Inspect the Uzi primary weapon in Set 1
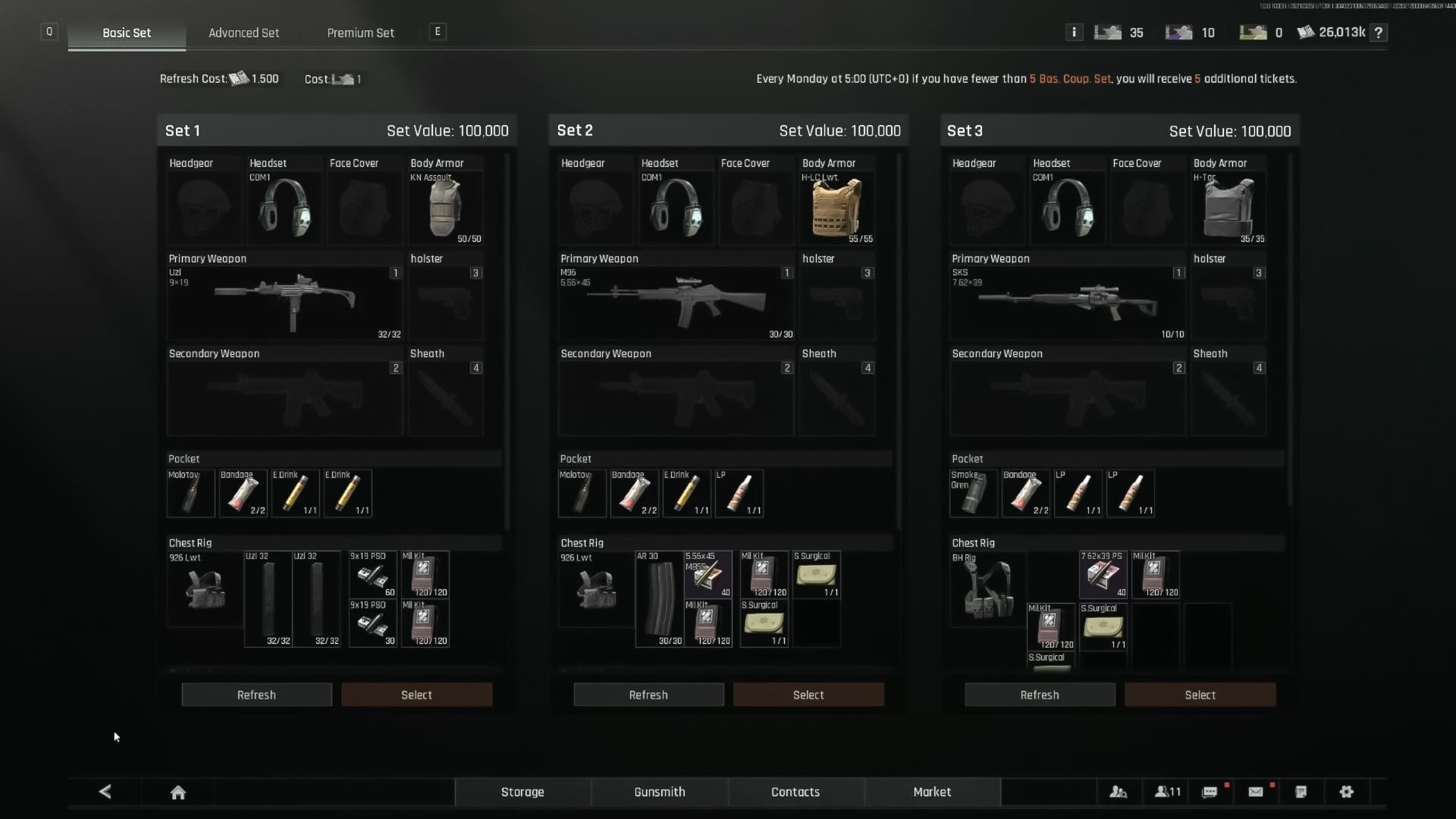This screenshot has height=819, width=1456. pyautogui.click(x=284, y=303)
